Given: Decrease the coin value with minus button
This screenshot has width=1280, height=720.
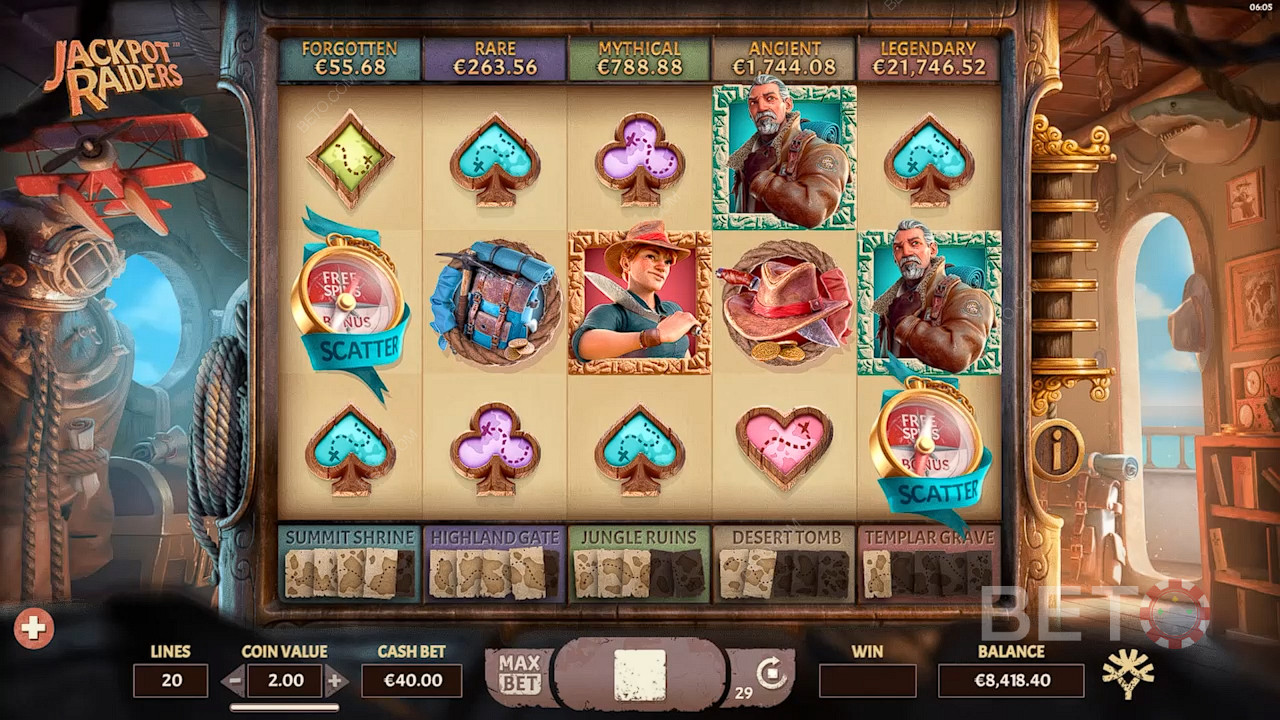Looking at the screenshot, I should (233, 681).
